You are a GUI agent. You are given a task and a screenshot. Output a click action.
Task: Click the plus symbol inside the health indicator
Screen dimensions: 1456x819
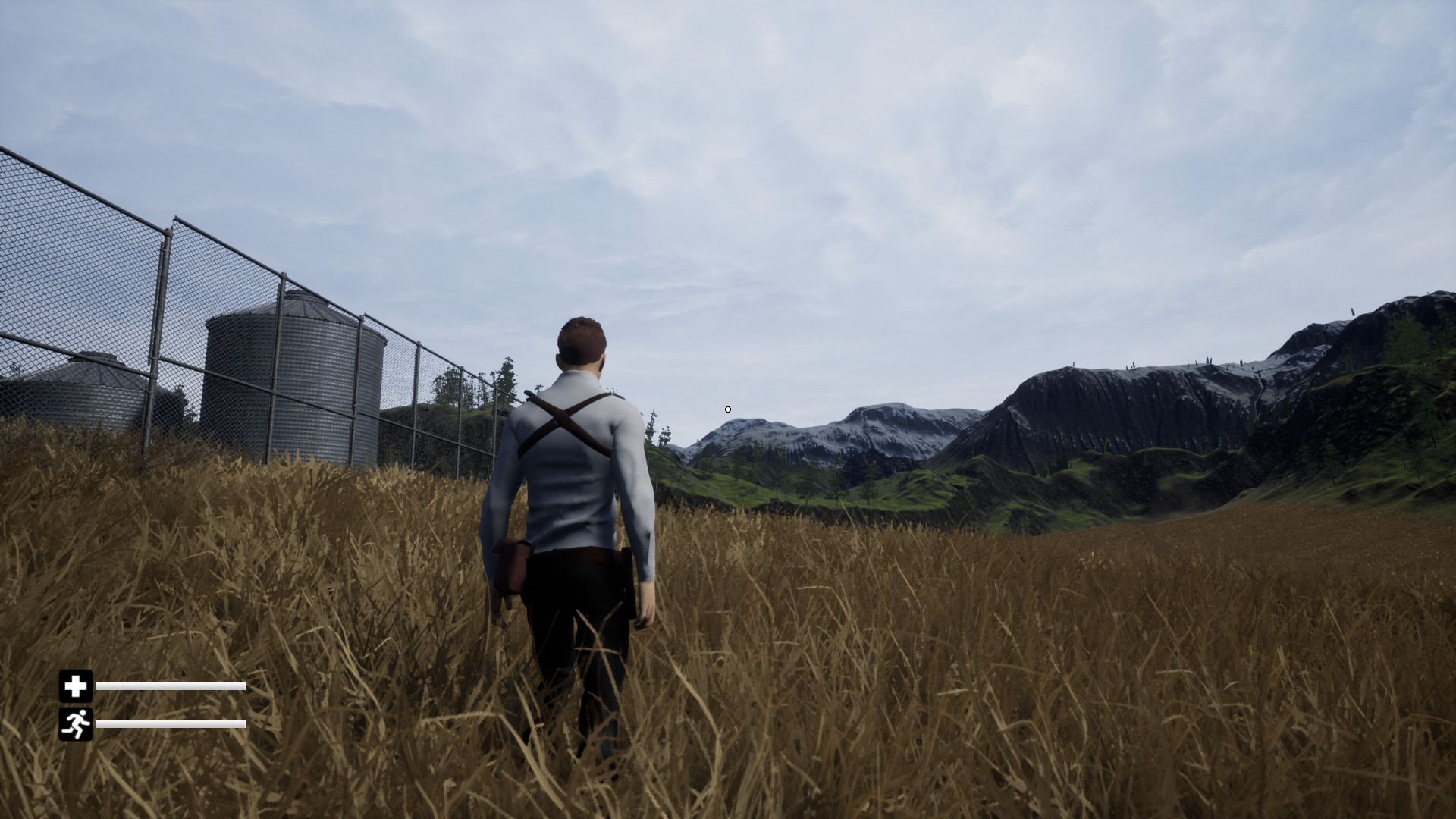pos(76,688)
